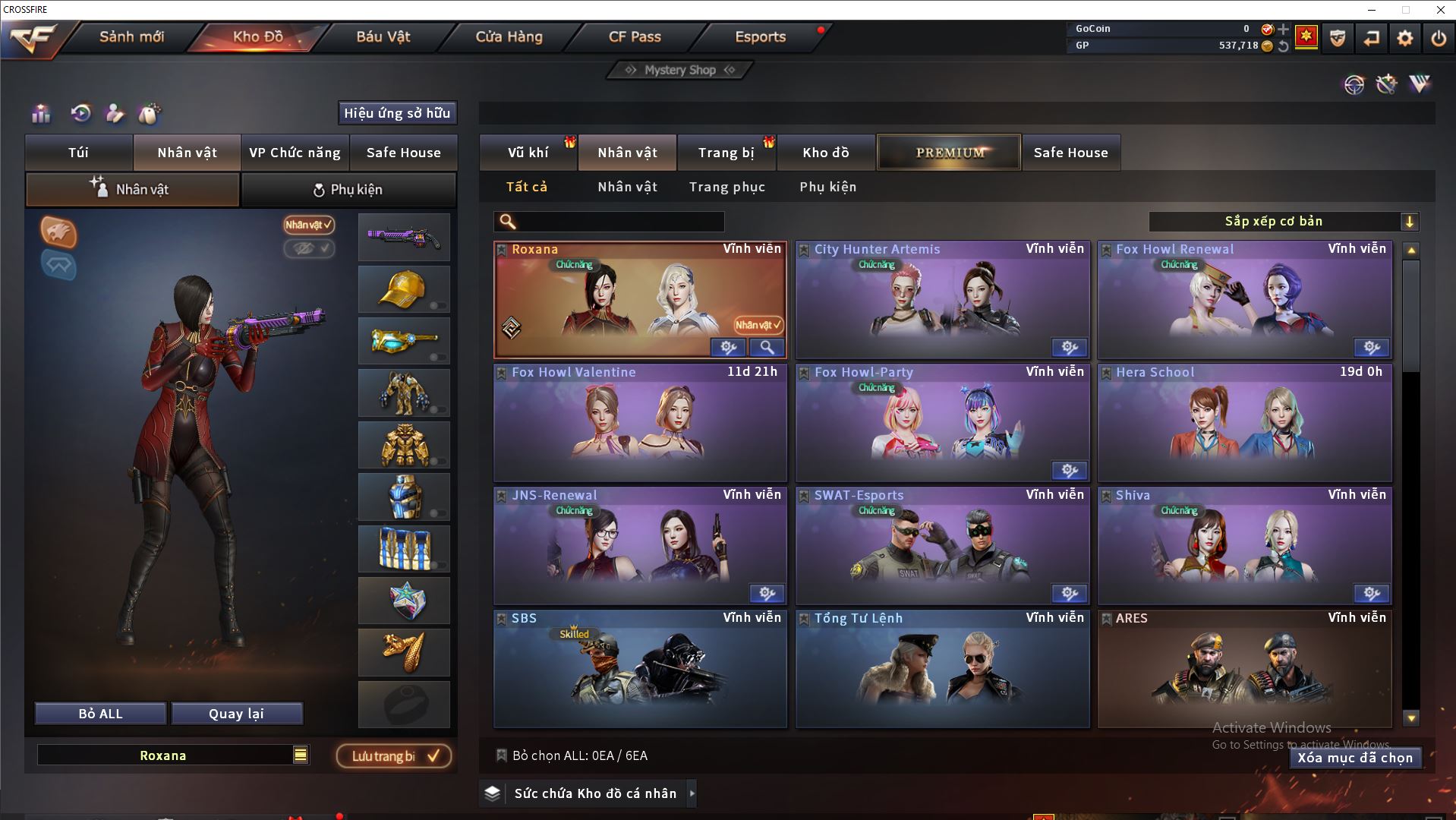The height and width of the screenshot is (820, 1456).
Task: Switch to the Sảnh mới lobby
Action: coord(131,36)
